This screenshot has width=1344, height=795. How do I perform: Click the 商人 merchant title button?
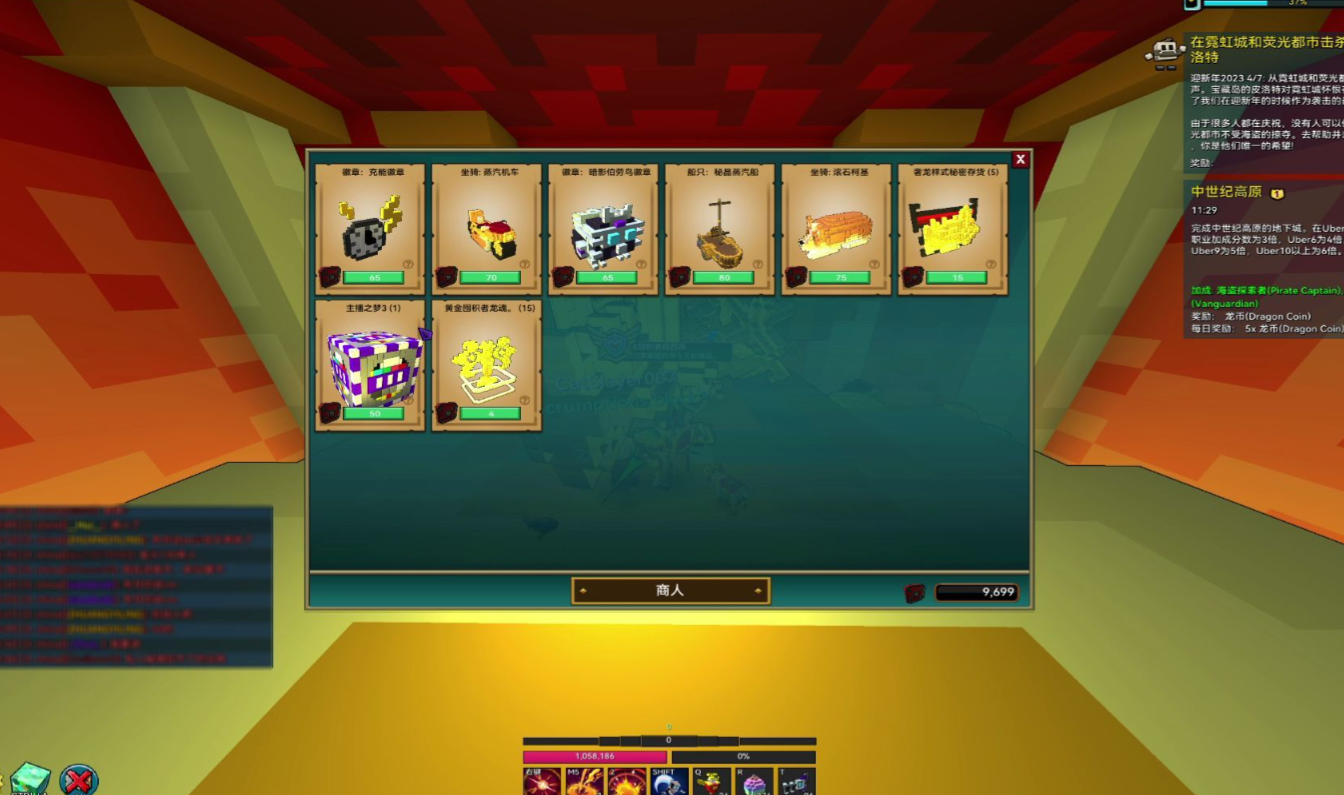click(x=670, y=591)
